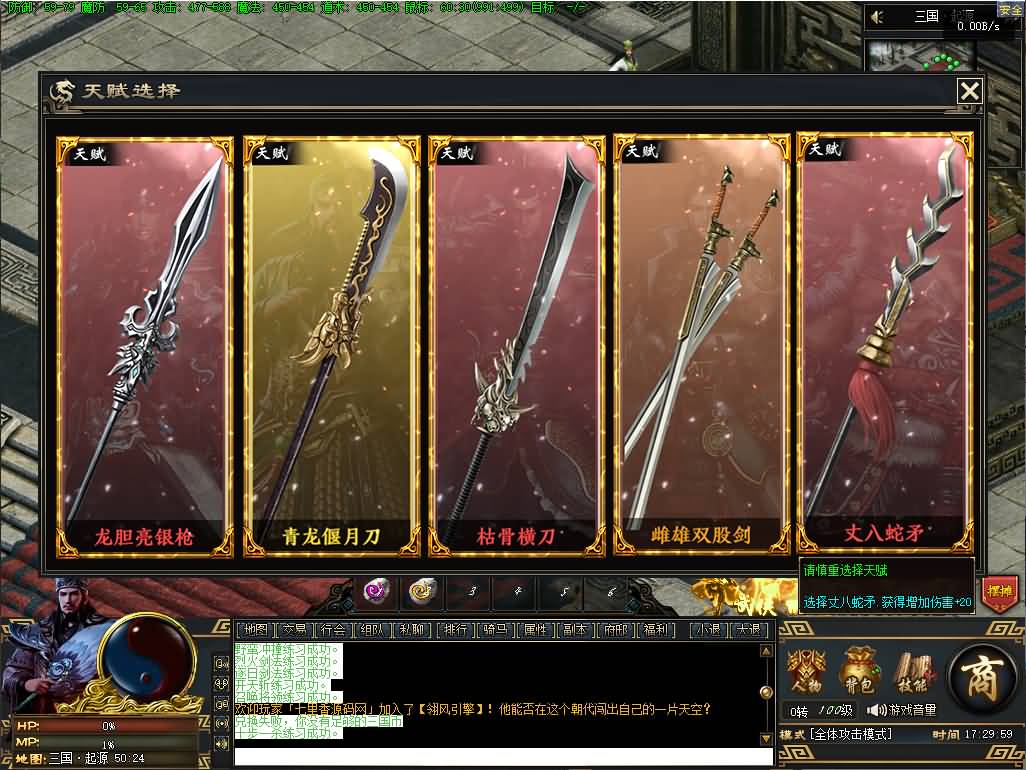
Task: Select the 龙胆亮银枪 talent card
Action: coord(145,345)
